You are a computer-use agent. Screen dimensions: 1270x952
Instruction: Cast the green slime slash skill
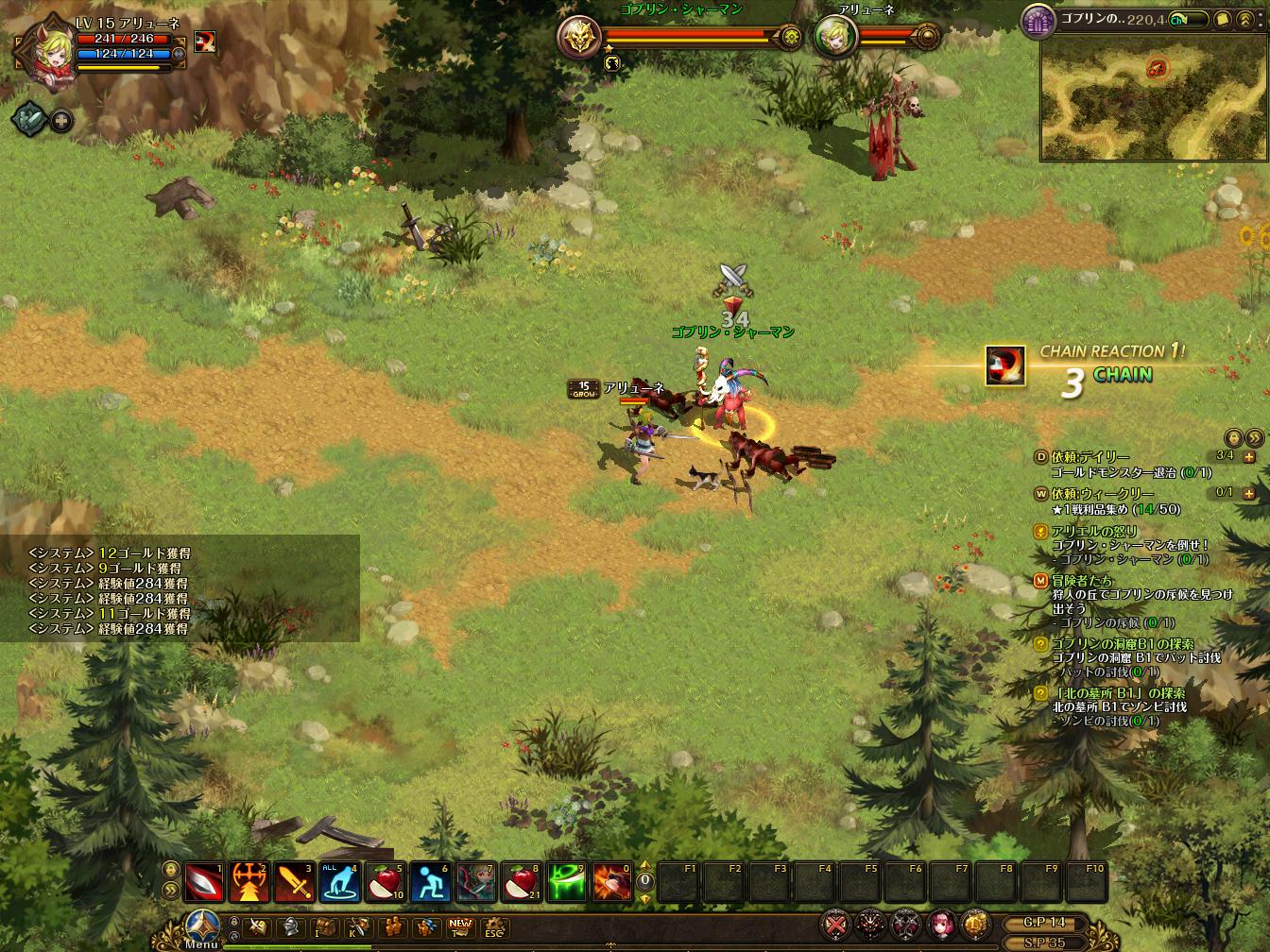pyautogui.click(x=567, y=883)
